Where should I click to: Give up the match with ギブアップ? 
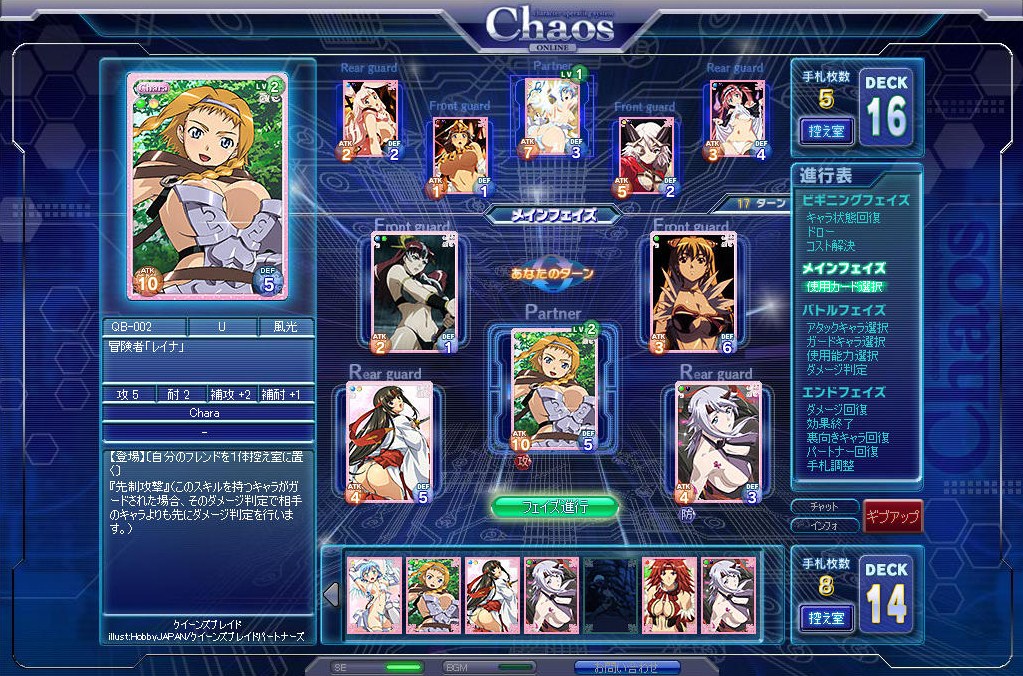892,515
